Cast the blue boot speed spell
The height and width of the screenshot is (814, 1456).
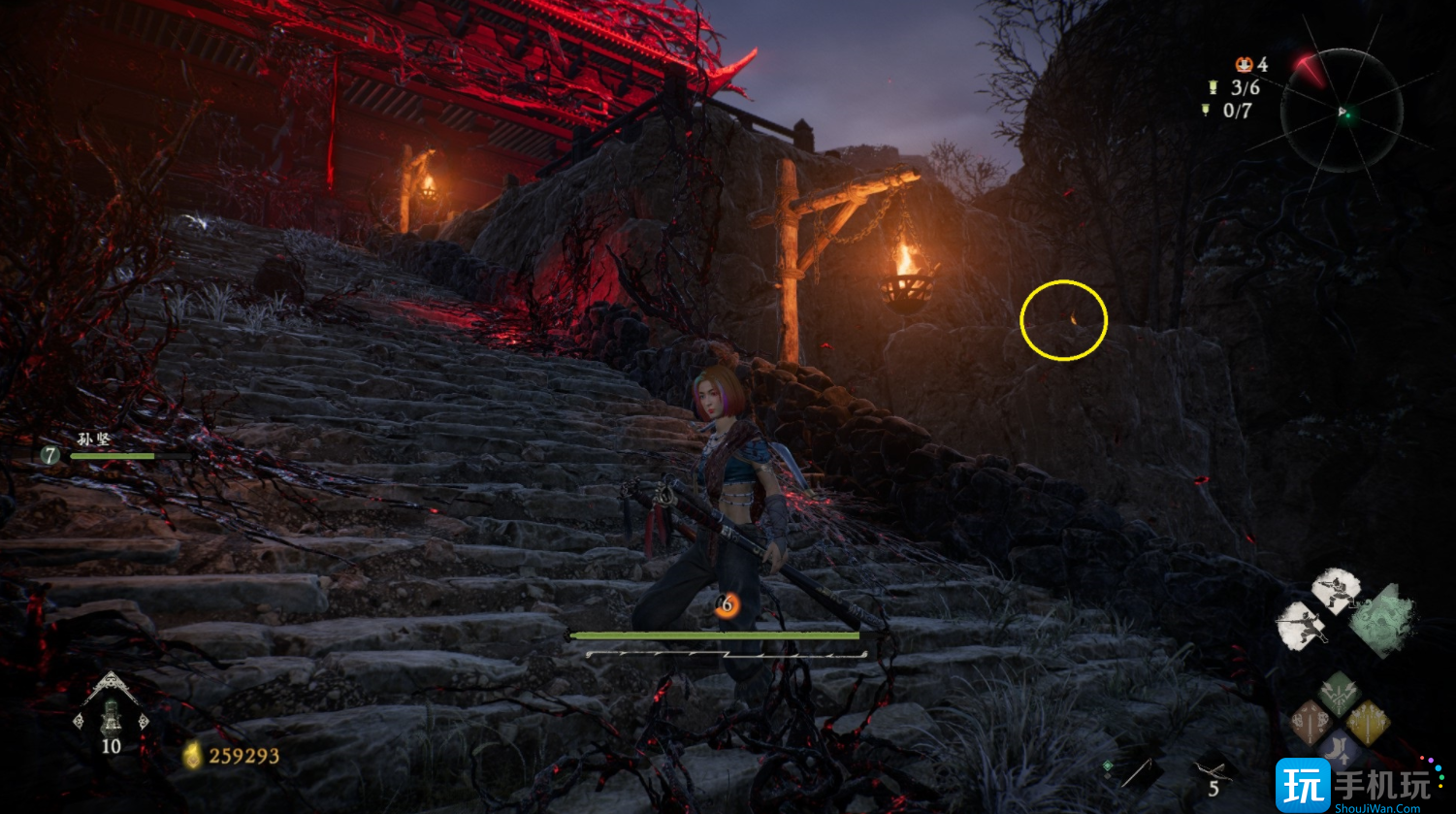coord(1338,751)
